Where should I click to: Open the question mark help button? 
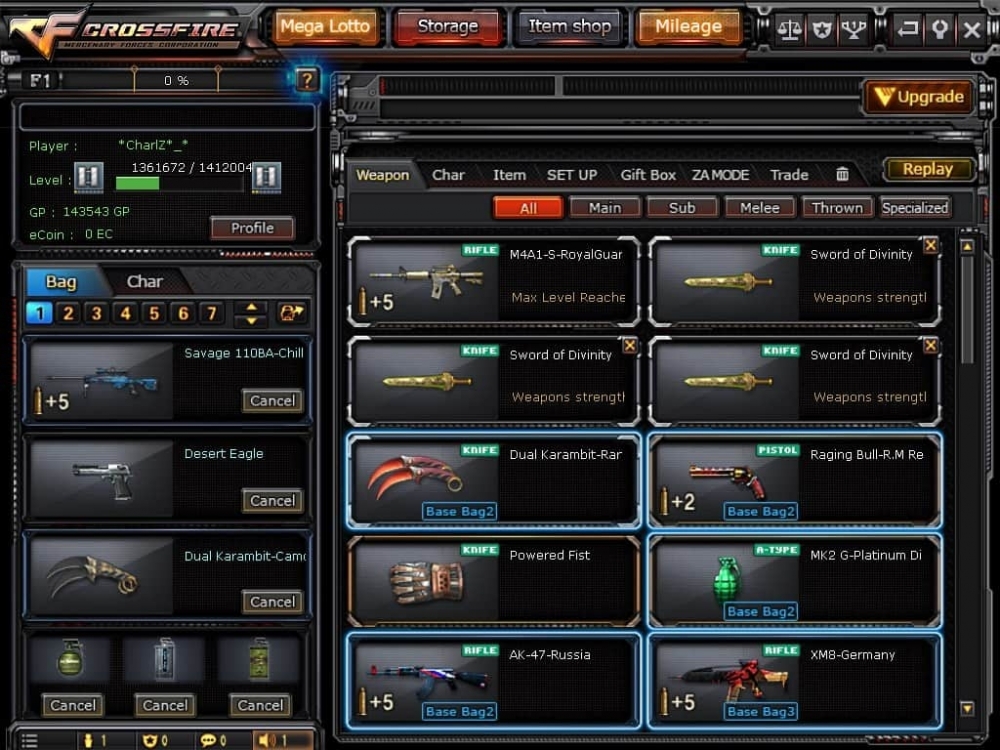pos(307,79)
